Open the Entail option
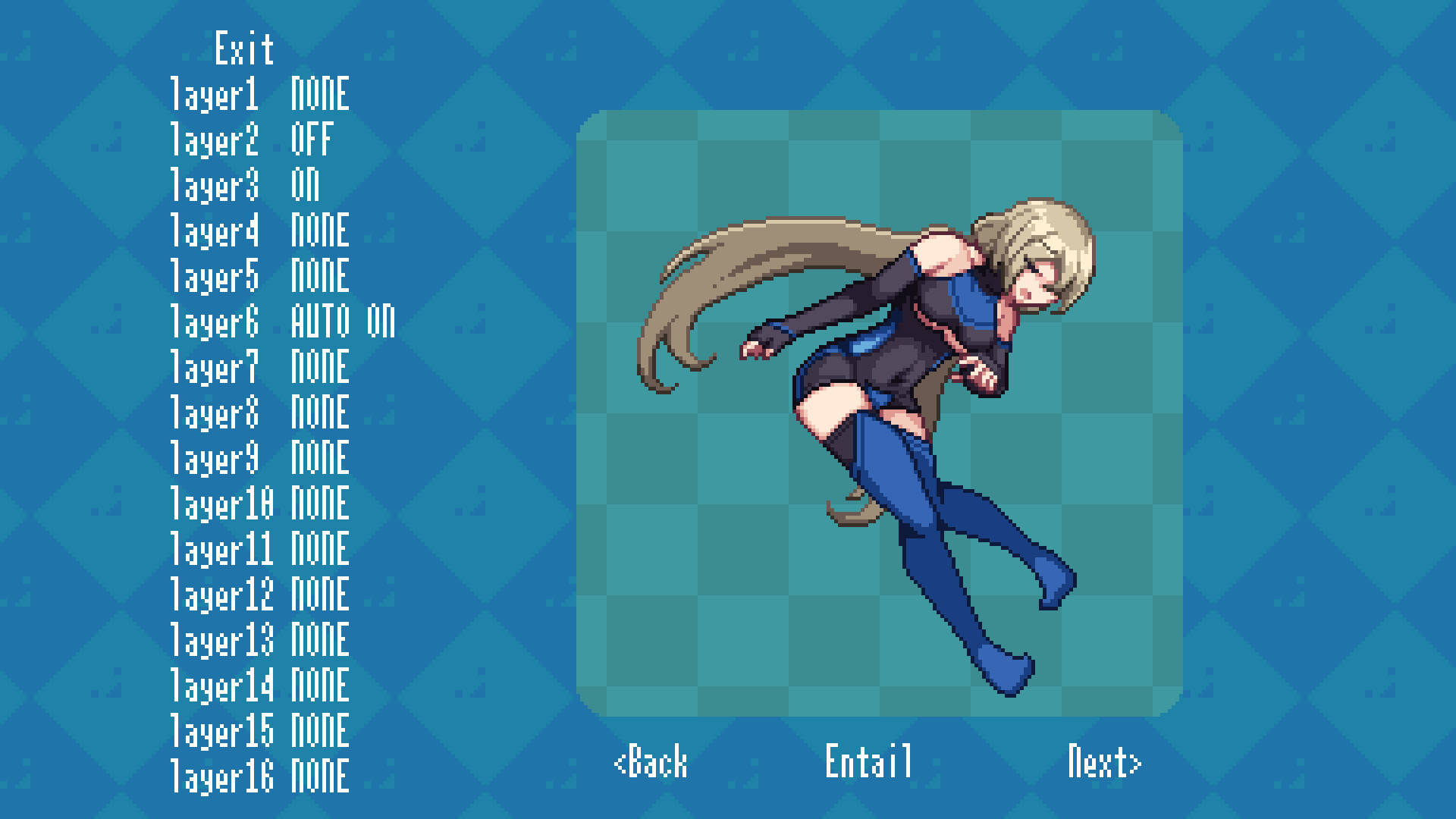Viewport: 1456px width, 819px height. coord(869,764)
